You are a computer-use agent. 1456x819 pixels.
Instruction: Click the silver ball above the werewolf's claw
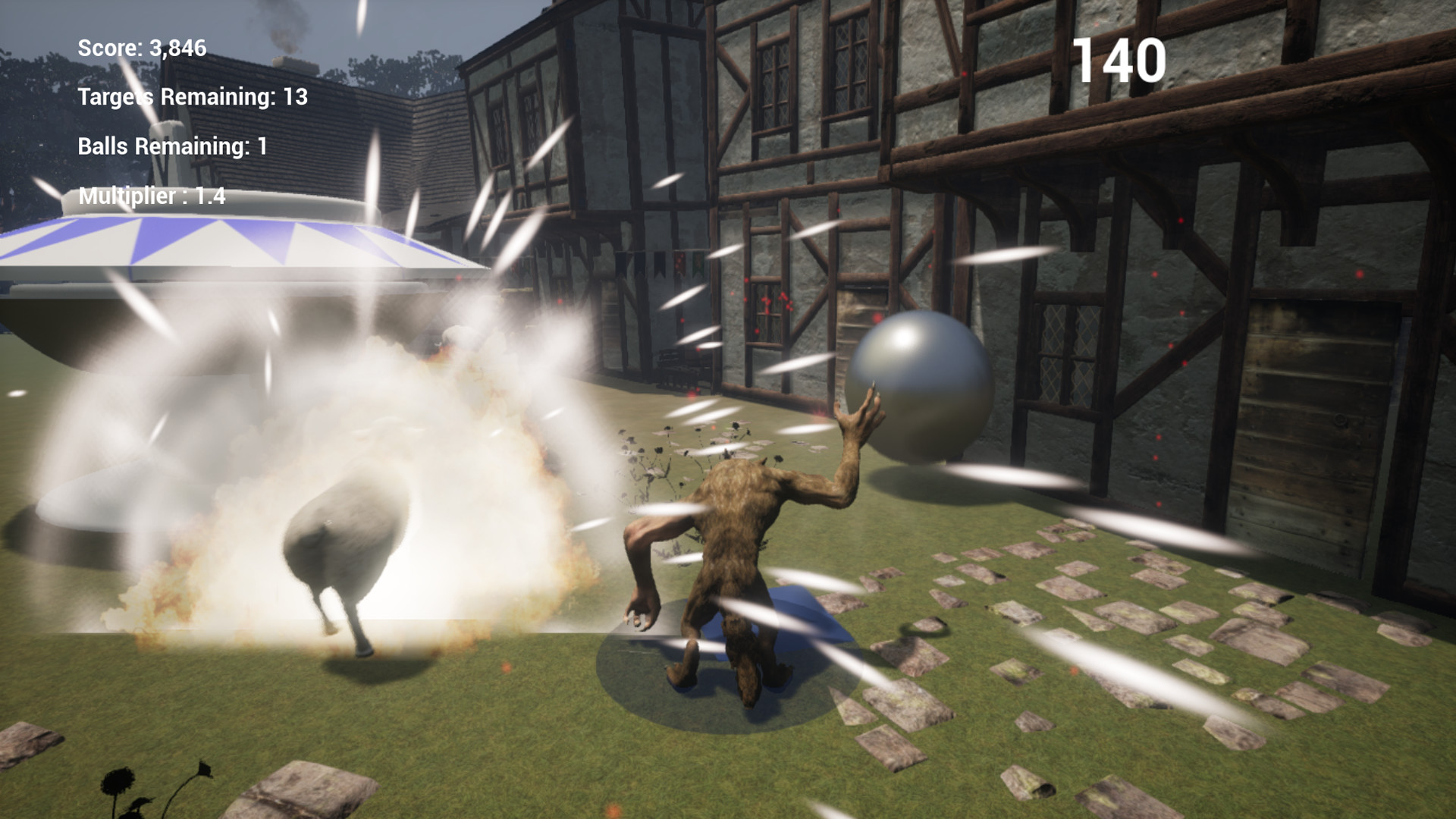coord(921,387)
